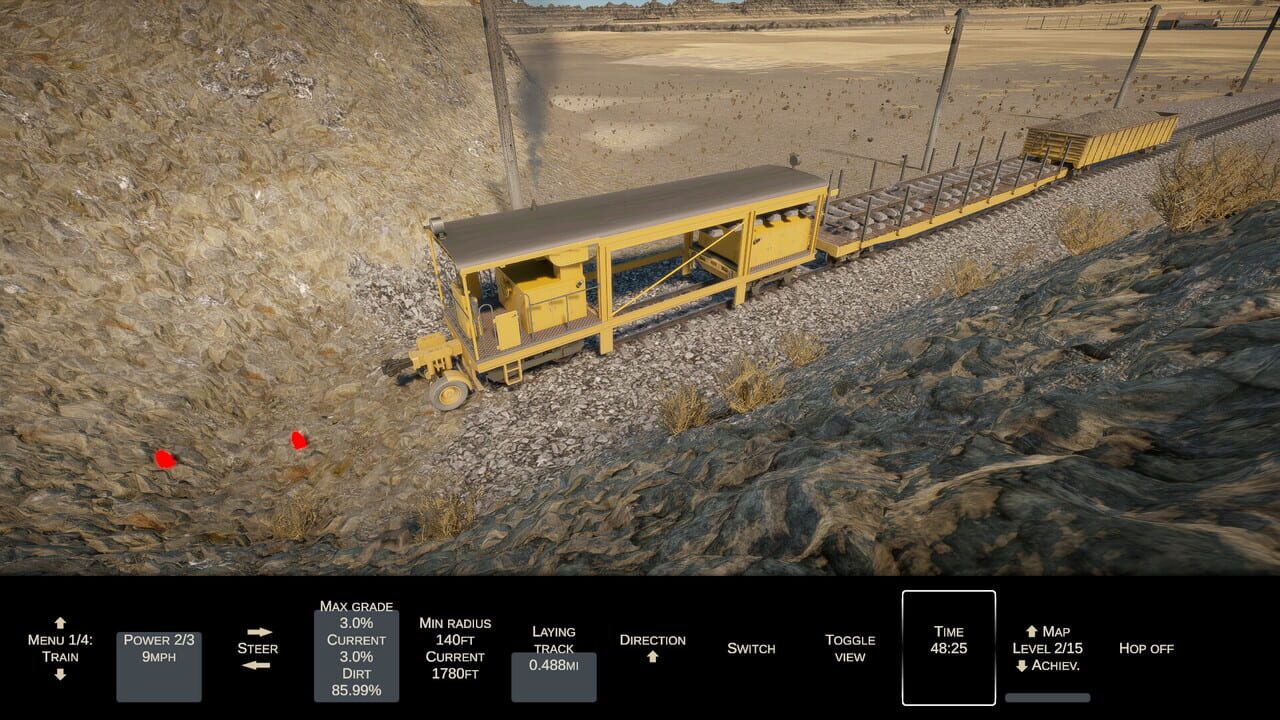This screenshot has height=720, width=1280.
Task: Flip the track Switch
Action: tap(753, 649)
